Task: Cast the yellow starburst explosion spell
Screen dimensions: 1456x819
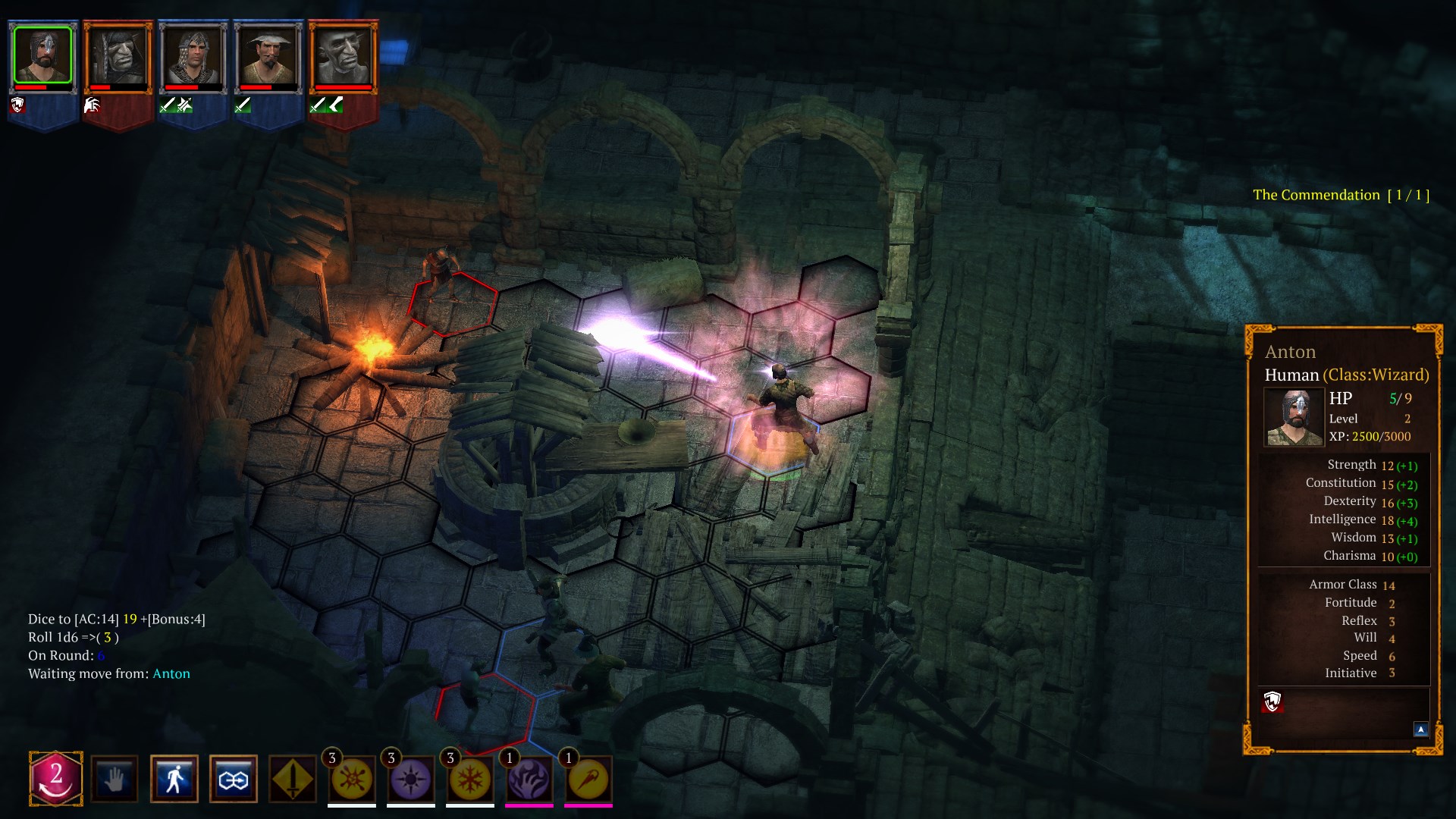Action: point(353,779)
